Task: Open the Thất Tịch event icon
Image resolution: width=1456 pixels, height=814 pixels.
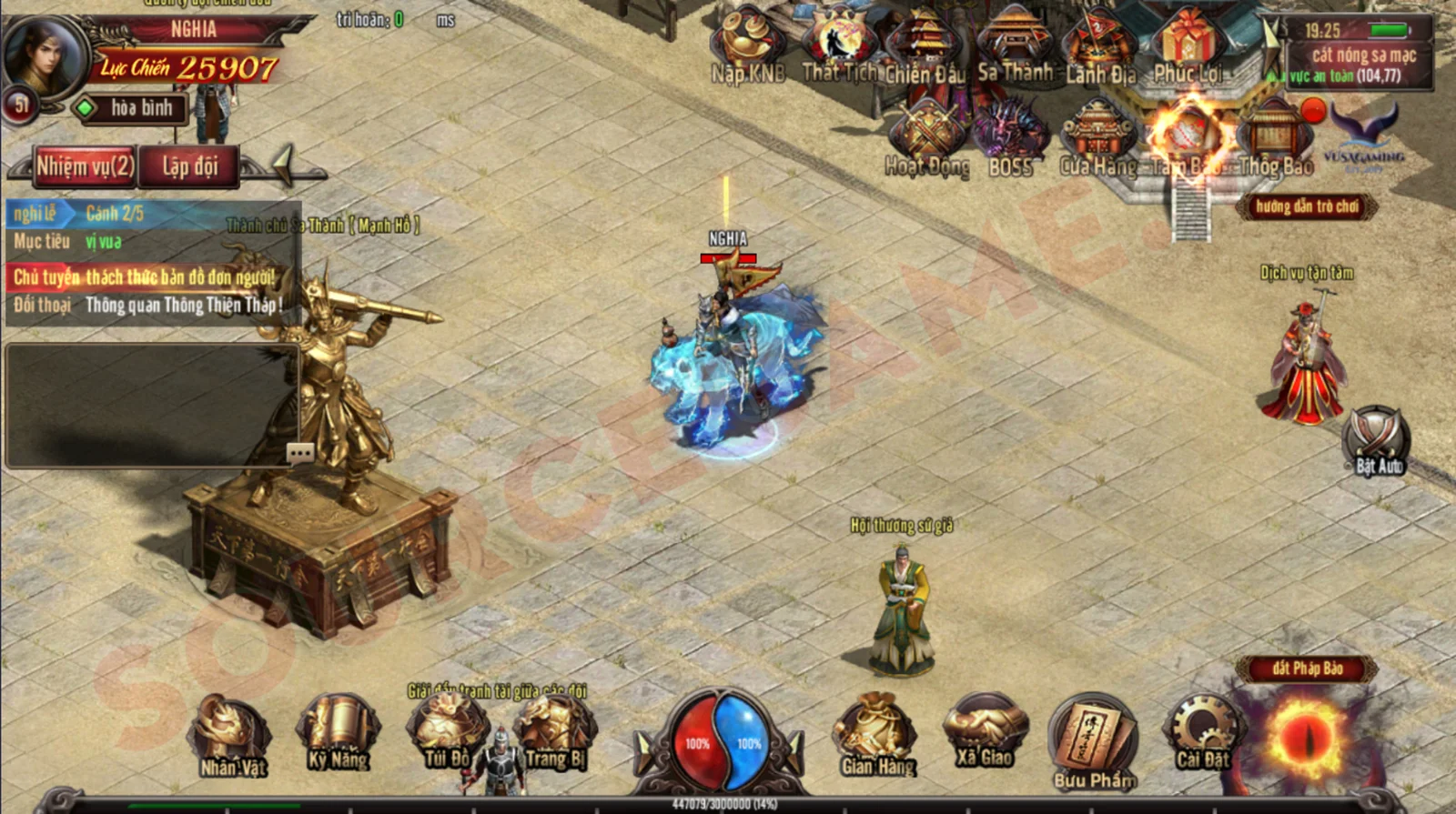Action: [839, 47]
